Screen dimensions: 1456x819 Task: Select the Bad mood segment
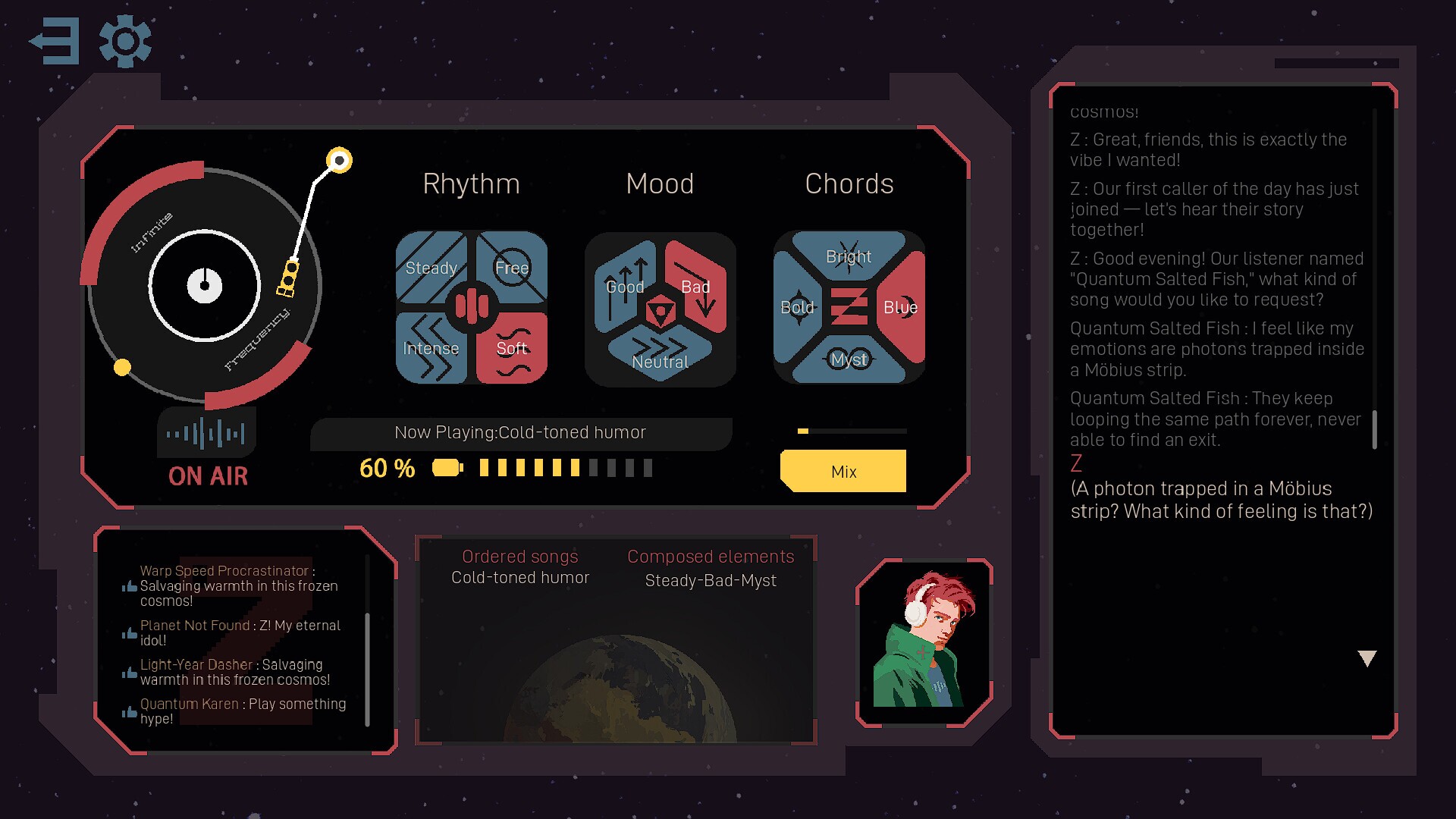click(696, 287)
